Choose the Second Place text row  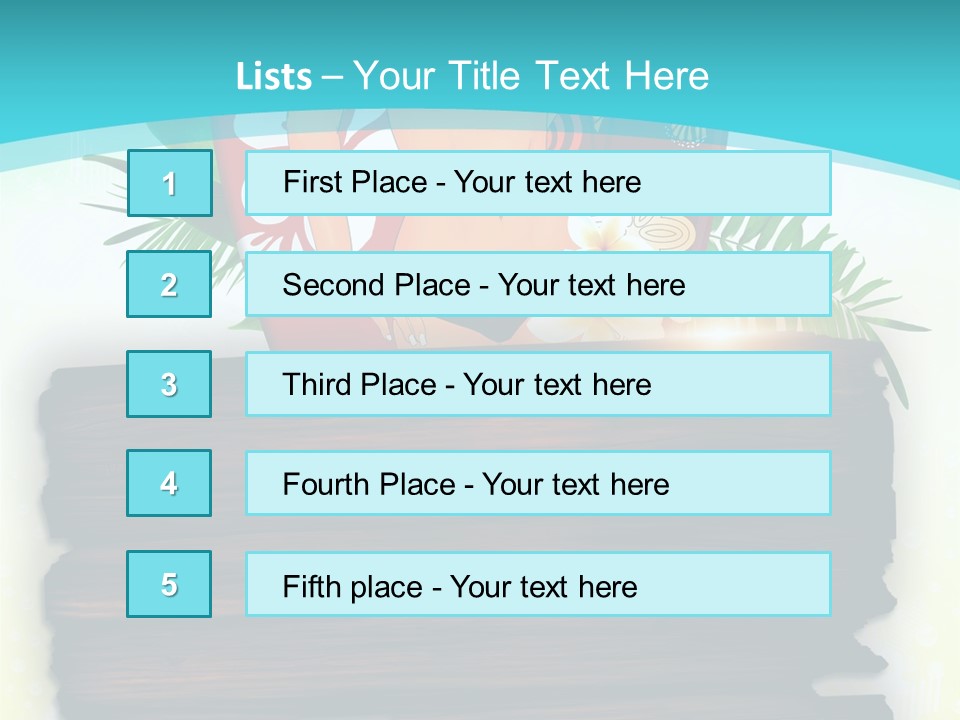[x=538, y=284]
